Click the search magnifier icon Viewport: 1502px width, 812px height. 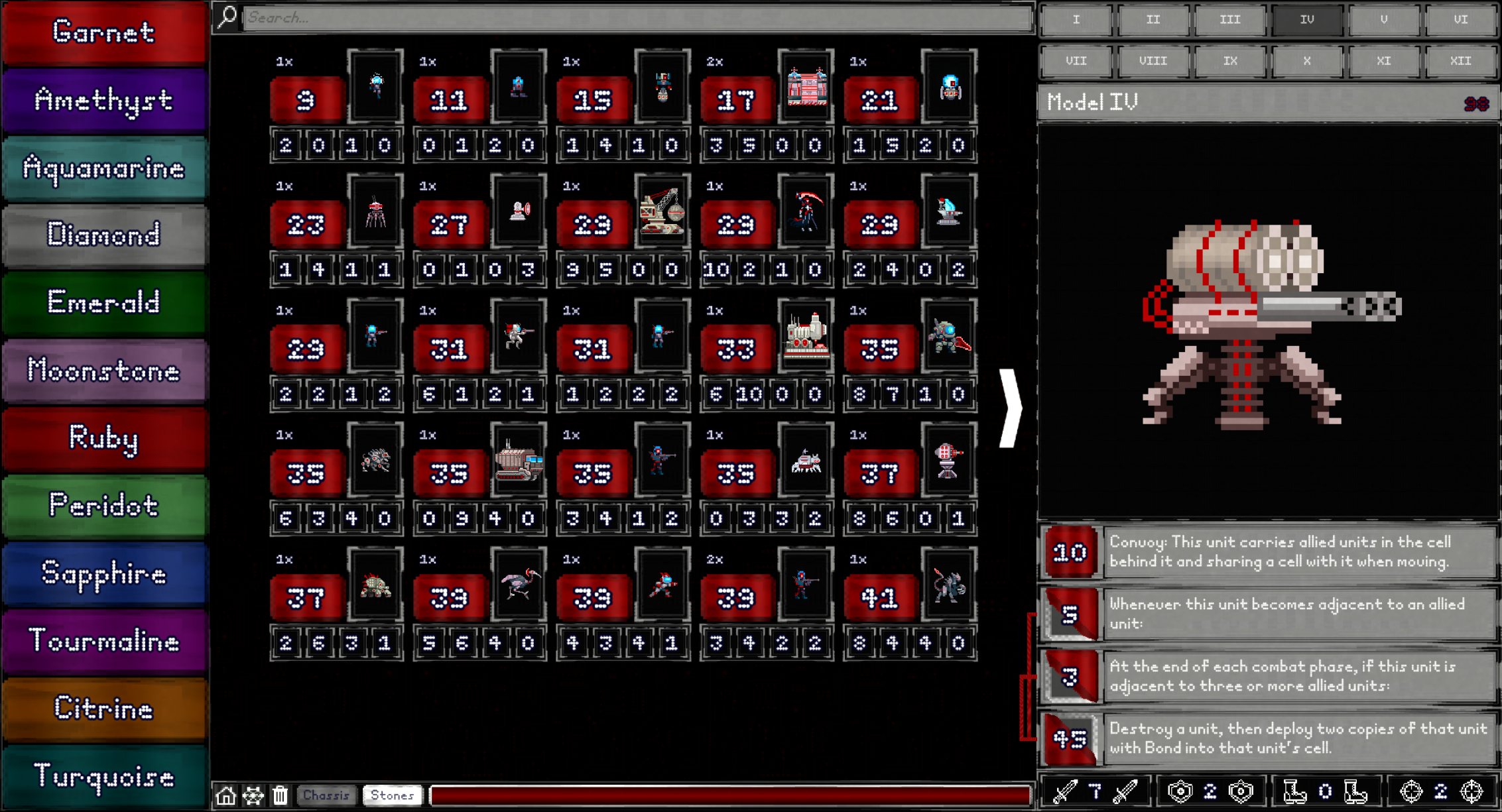point(226,17)
